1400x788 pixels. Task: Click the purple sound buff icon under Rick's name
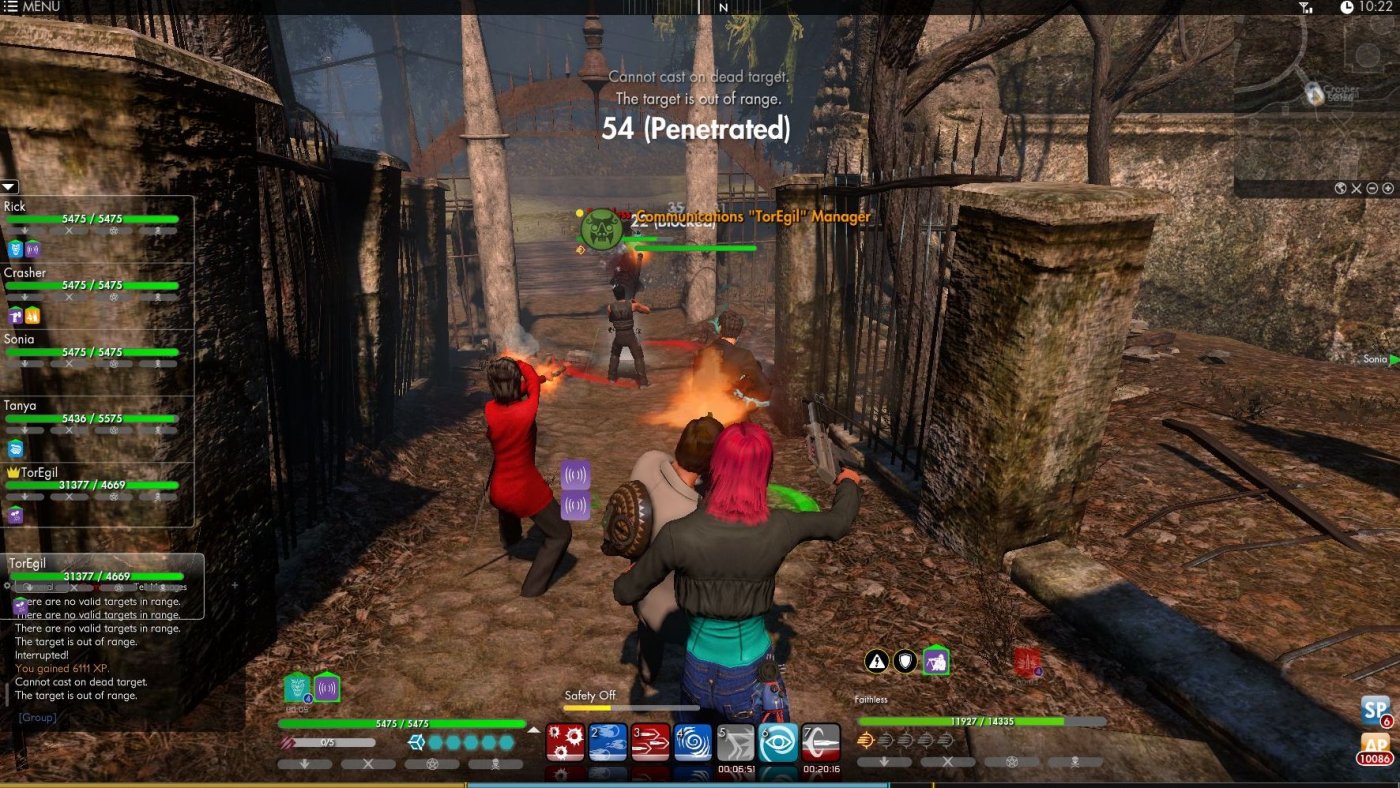click(x=33, y=249)
